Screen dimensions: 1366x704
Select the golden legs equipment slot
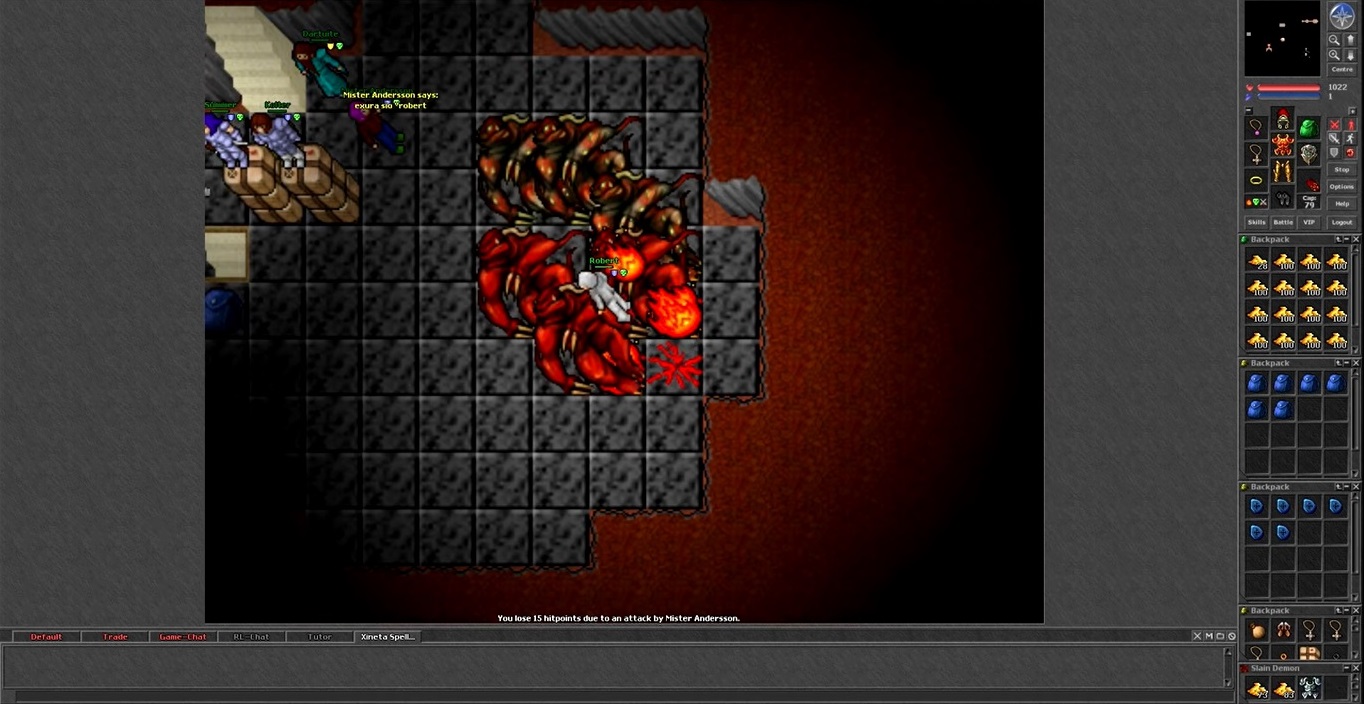tap(1283, 172)
